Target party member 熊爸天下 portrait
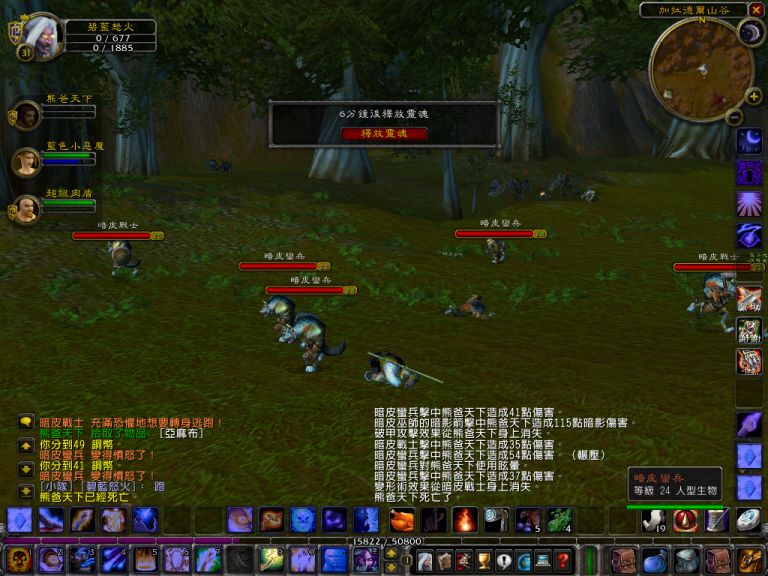Image resolution: width=768 pixels, height=576 pixels. click(x=27, y=114)
